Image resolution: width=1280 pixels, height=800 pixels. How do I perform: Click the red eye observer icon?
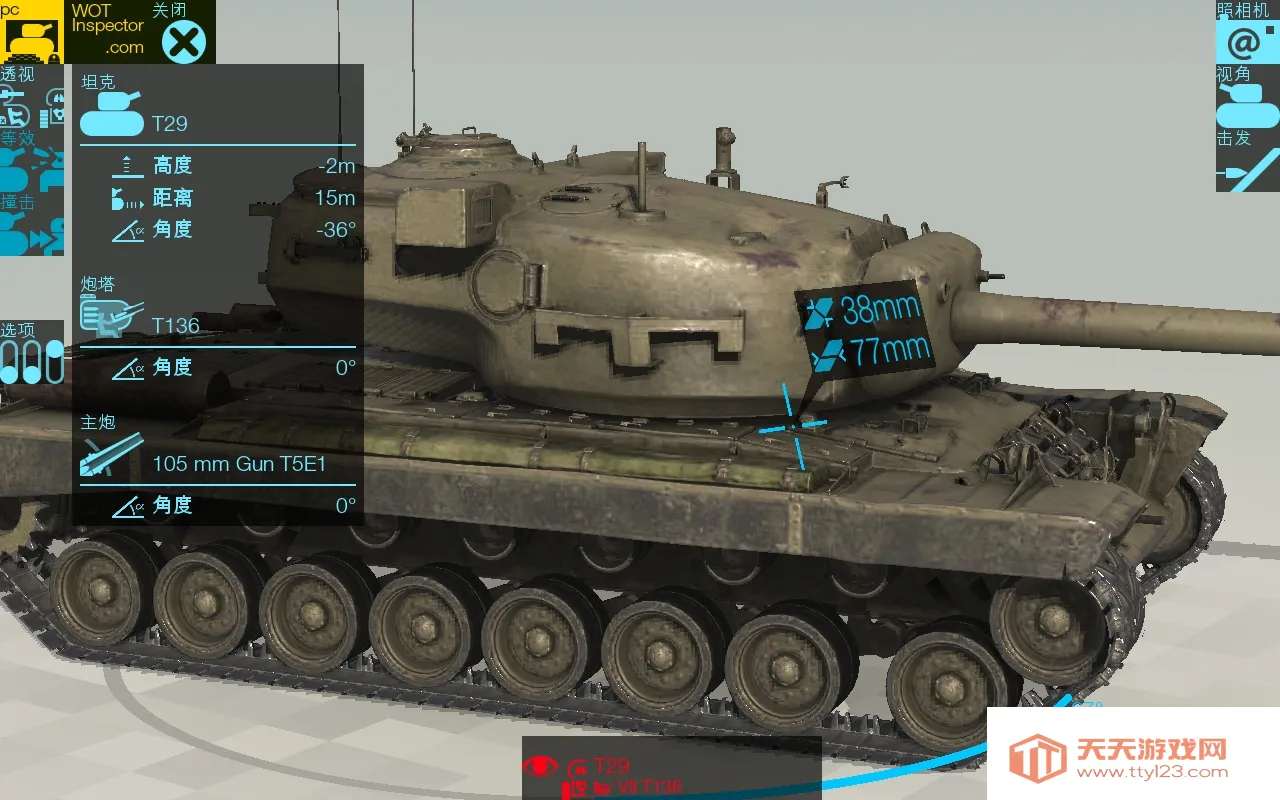point(540,766)
